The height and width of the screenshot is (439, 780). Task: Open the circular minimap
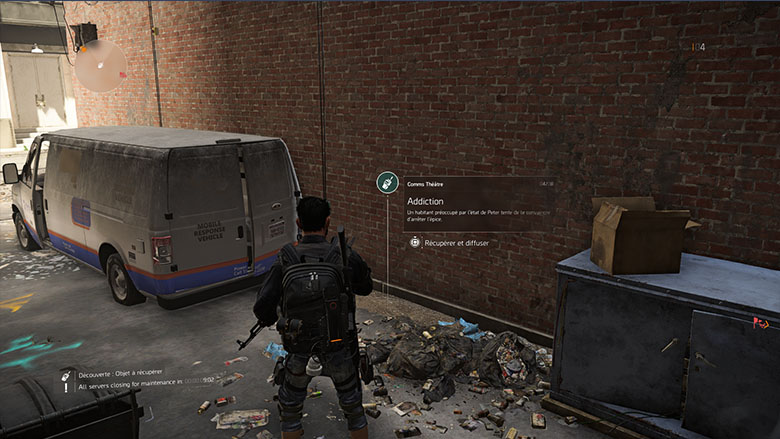click(101, 65)
